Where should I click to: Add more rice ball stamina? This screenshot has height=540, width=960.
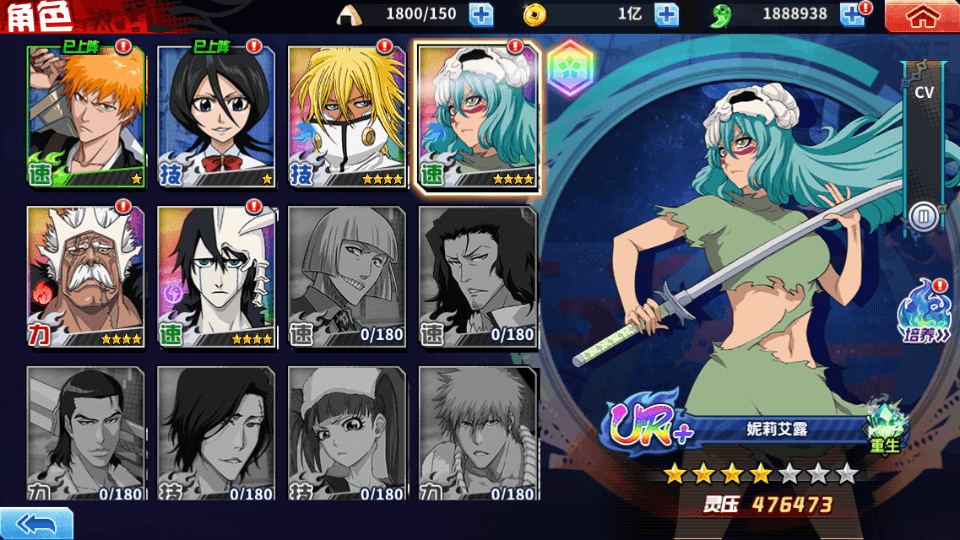tap(481, 15)
